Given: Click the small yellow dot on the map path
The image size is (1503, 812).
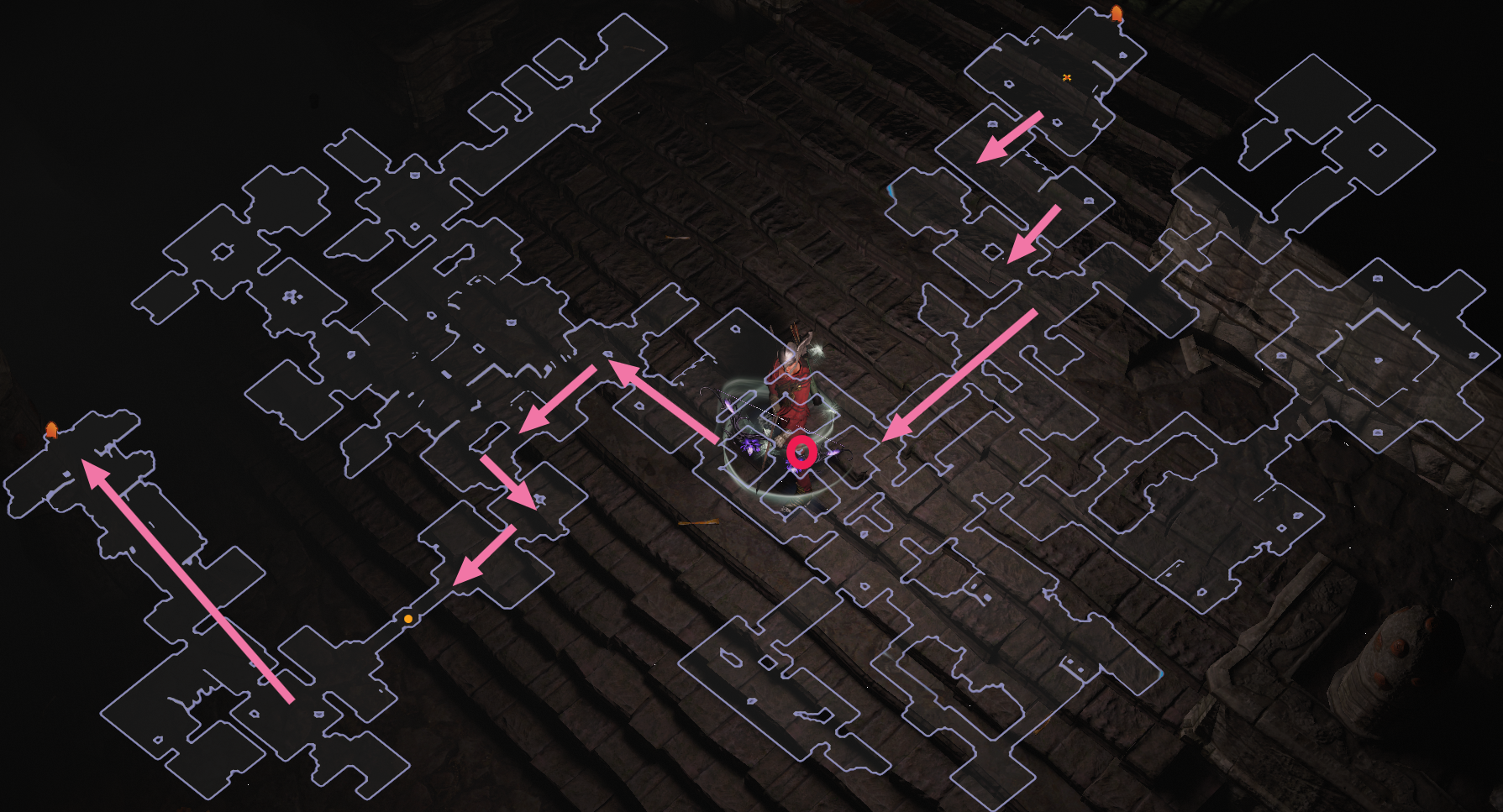Looking at the screenshot, I should [x=407, y=617].
